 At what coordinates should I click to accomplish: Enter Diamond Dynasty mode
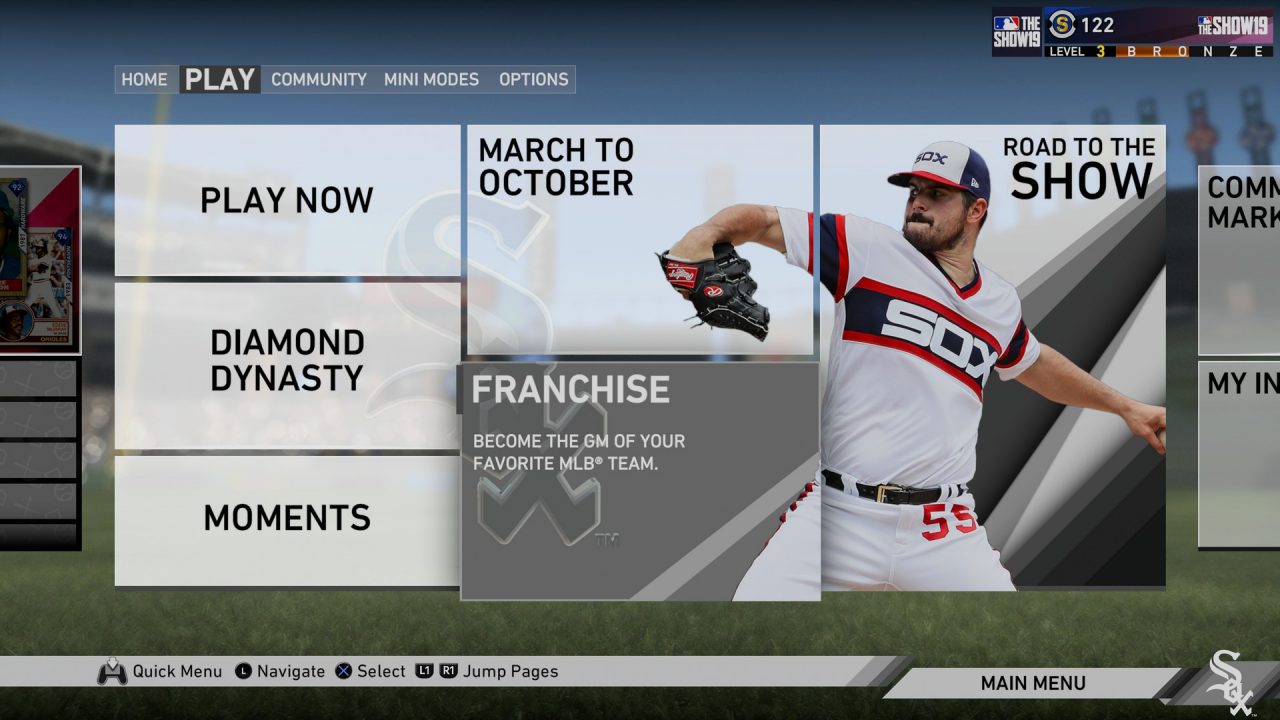pos(287,360)
